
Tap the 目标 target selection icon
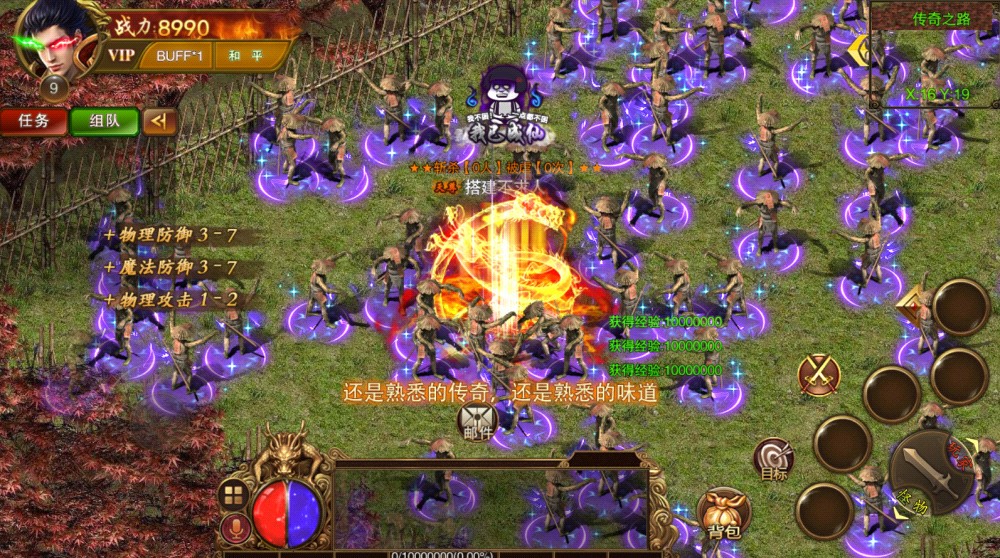773,458
